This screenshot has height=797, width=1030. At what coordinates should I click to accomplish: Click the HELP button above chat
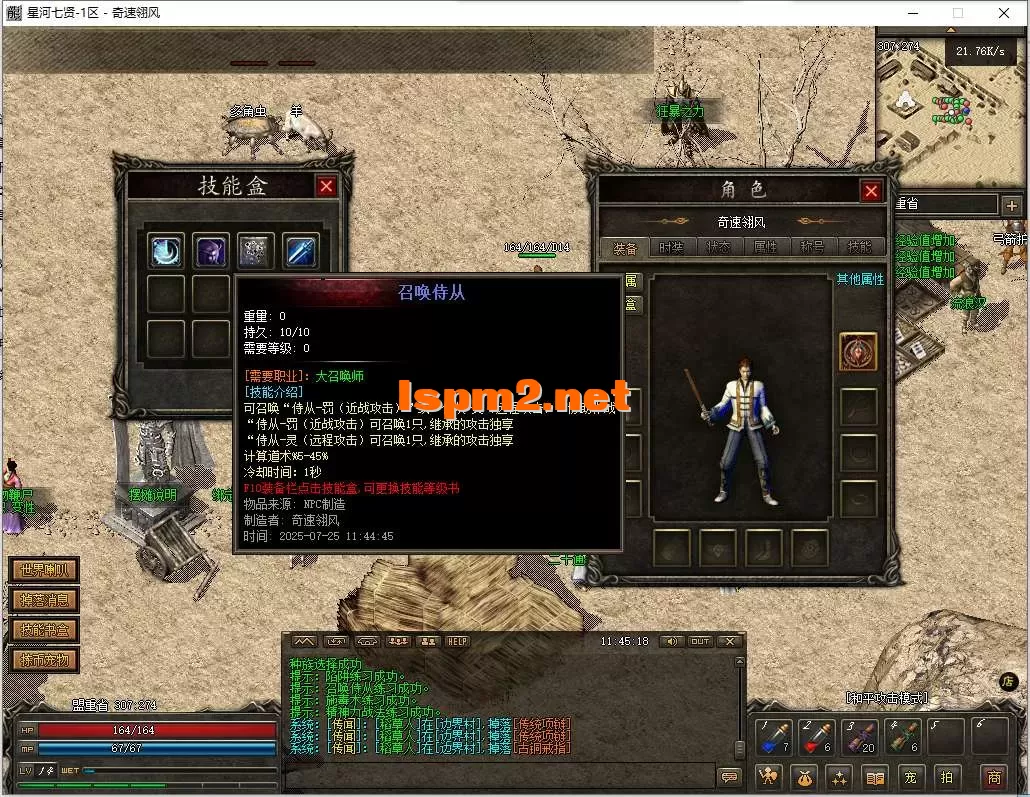pos(457,641)
